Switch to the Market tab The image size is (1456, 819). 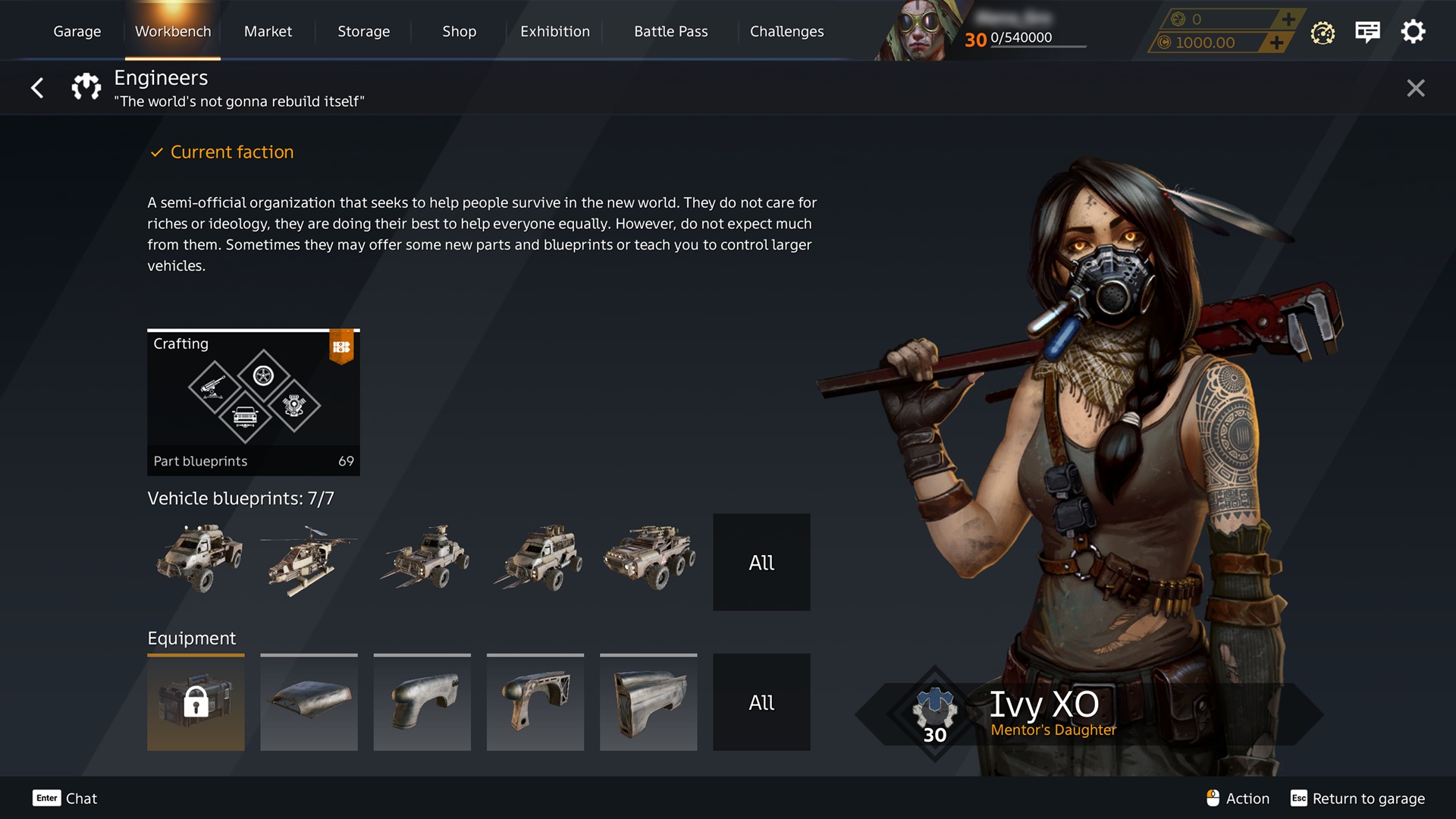(x=268, y=31)
